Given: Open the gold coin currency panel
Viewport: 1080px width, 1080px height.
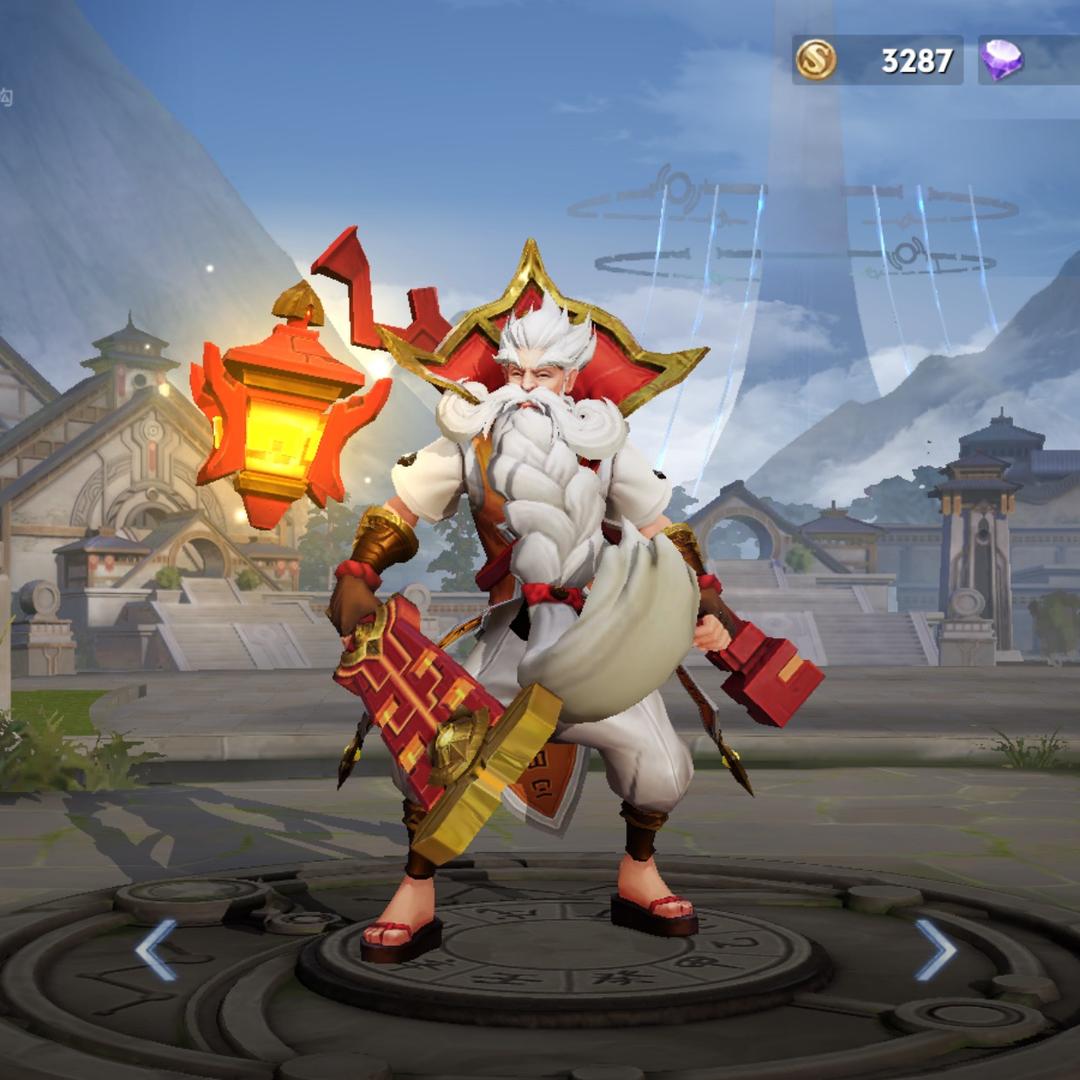Looking at the screenshot, I should 877,61.
